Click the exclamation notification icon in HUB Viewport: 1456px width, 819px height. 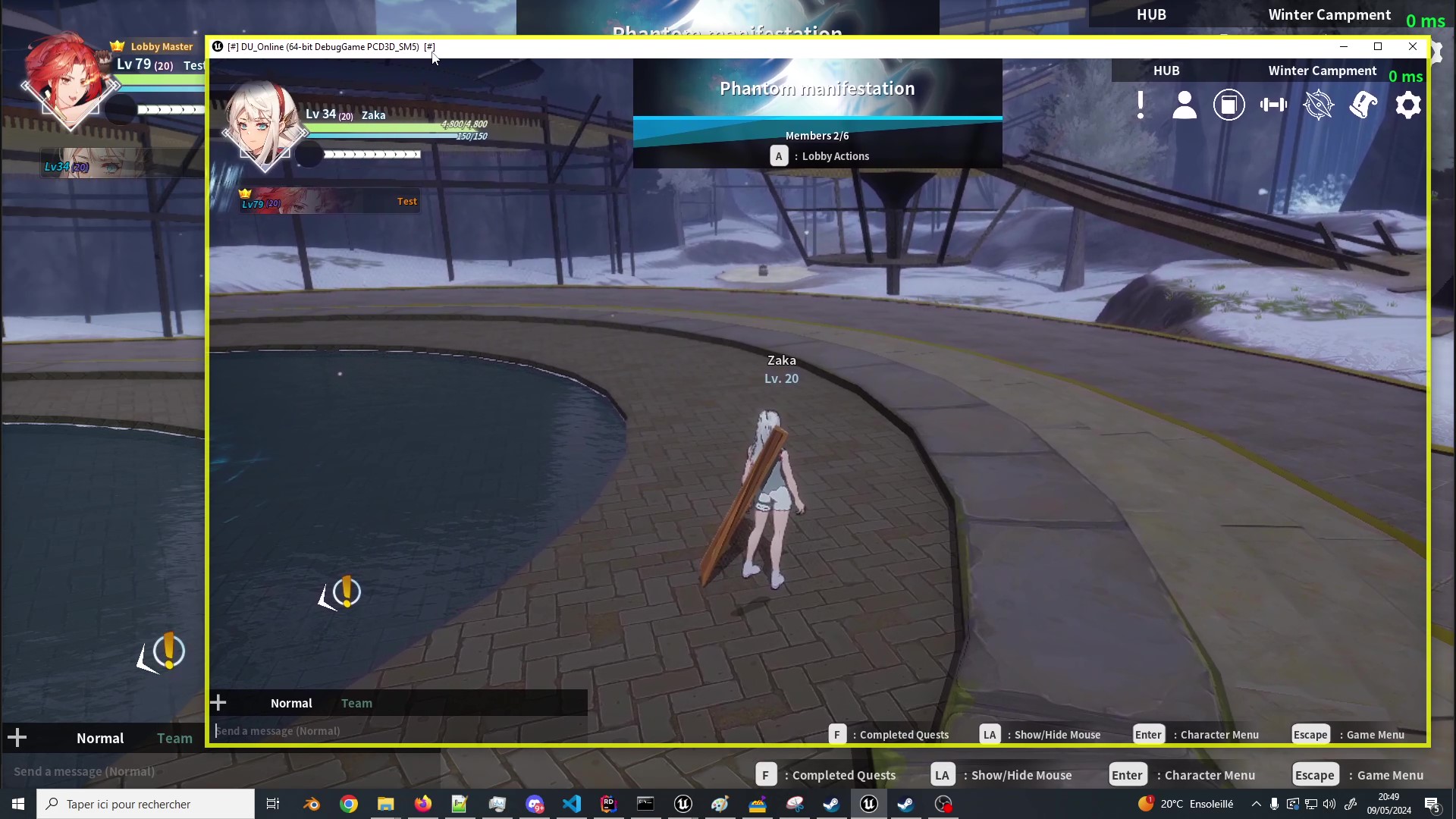point(1141,105)
